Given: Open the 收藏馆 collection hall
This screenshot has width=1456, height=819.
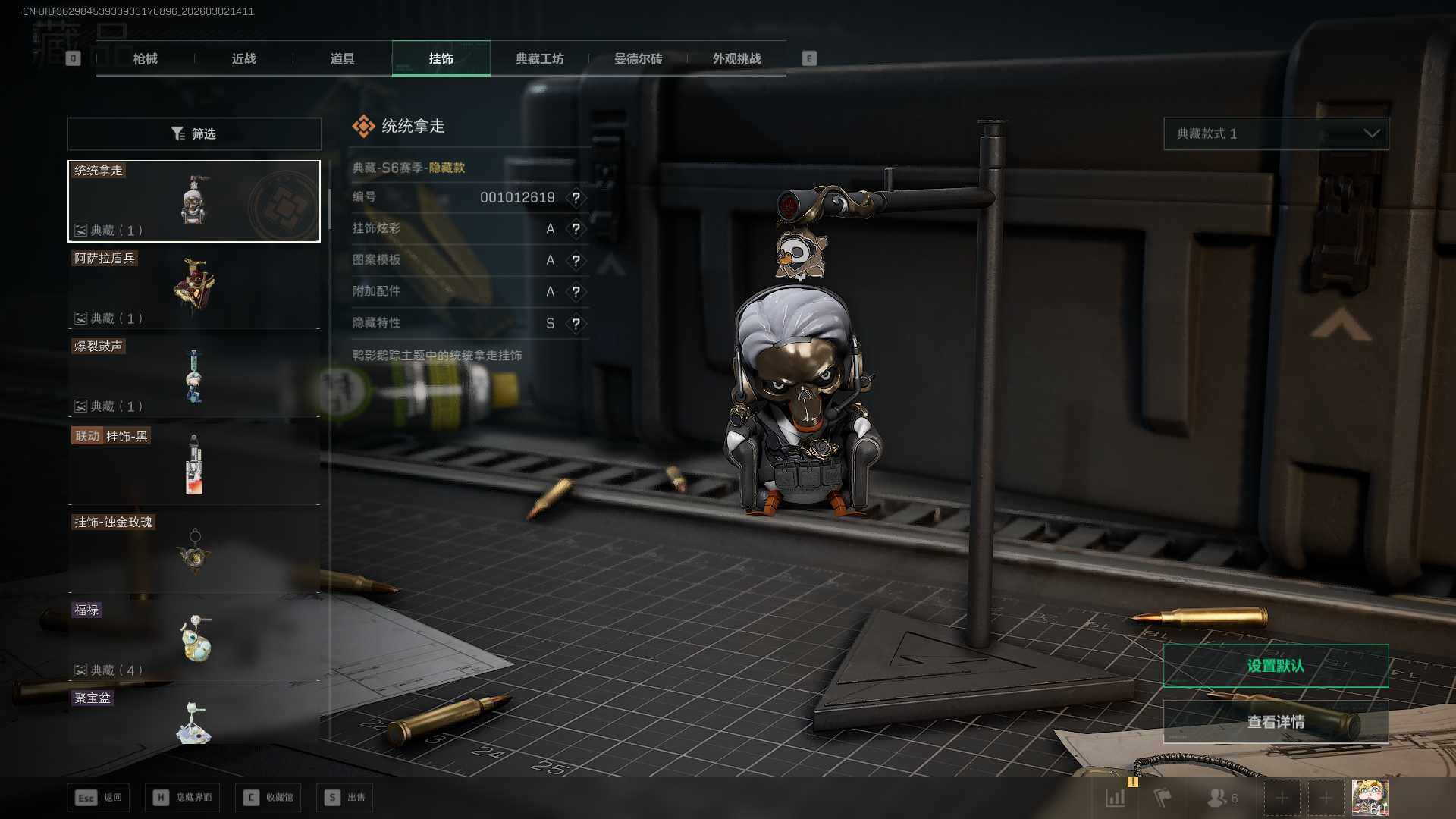Looking at the screenshot, I should click(x=268, y=797).
